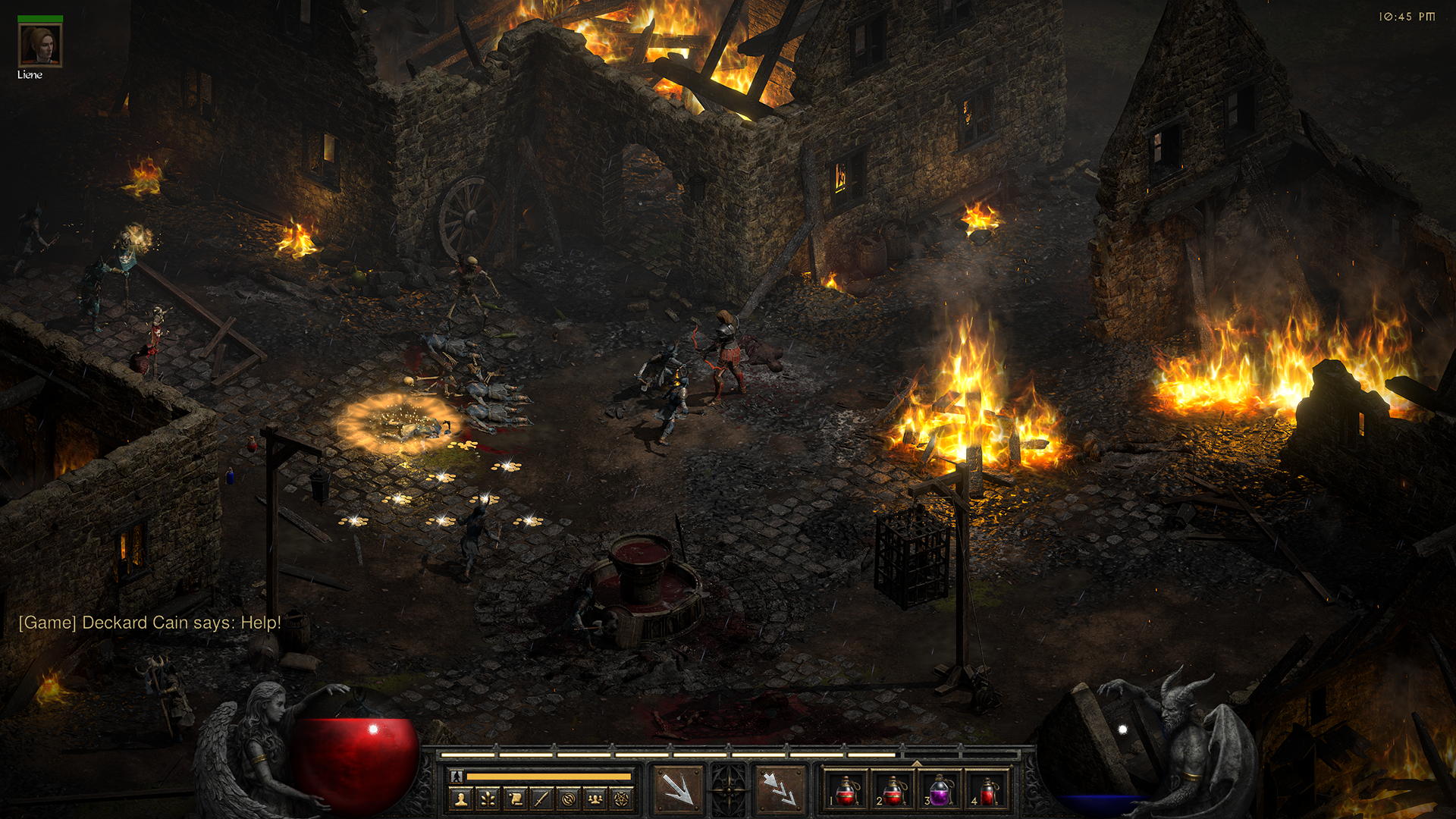The image size is (1456, 819).
Task: Open the character screen with the bust icon
Action: click(461, 799)
